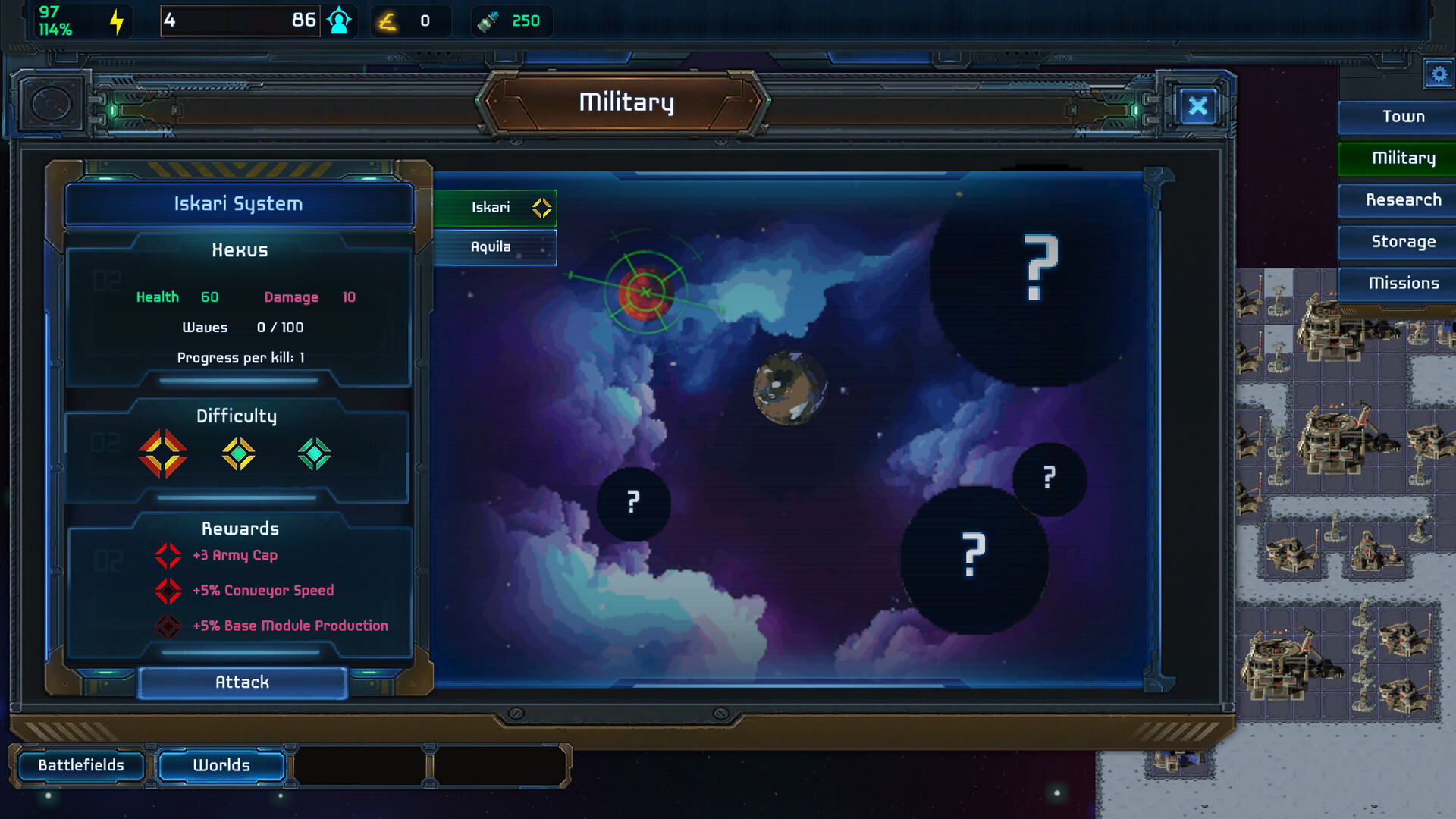This screenshot has height=819, width=1456.
Task: Select the yellow medium difficulty diamond
Action: 240,453
